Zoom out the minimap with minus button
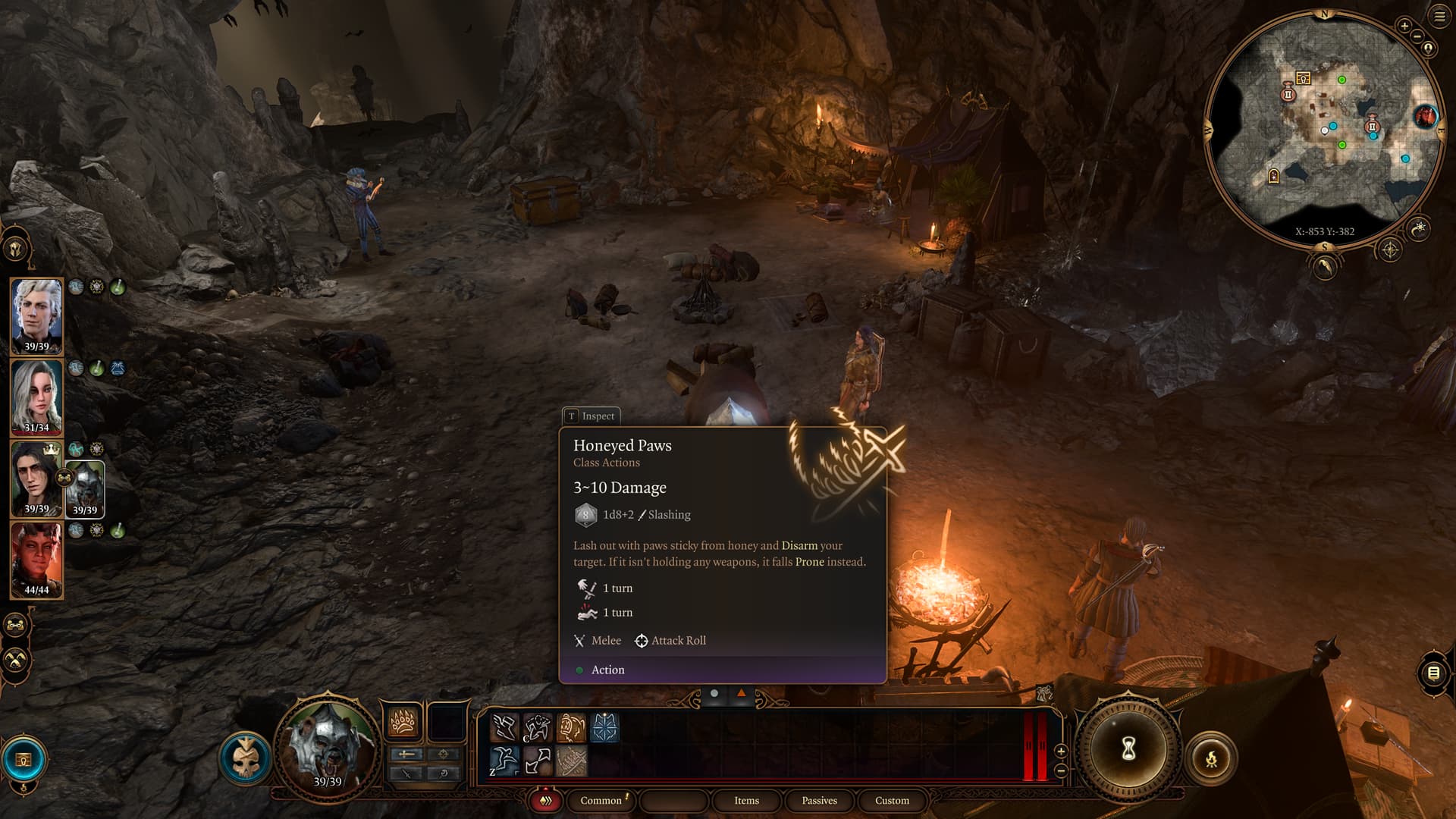The height and width of the screenshot is (819, 1456). click(1417, 36)
